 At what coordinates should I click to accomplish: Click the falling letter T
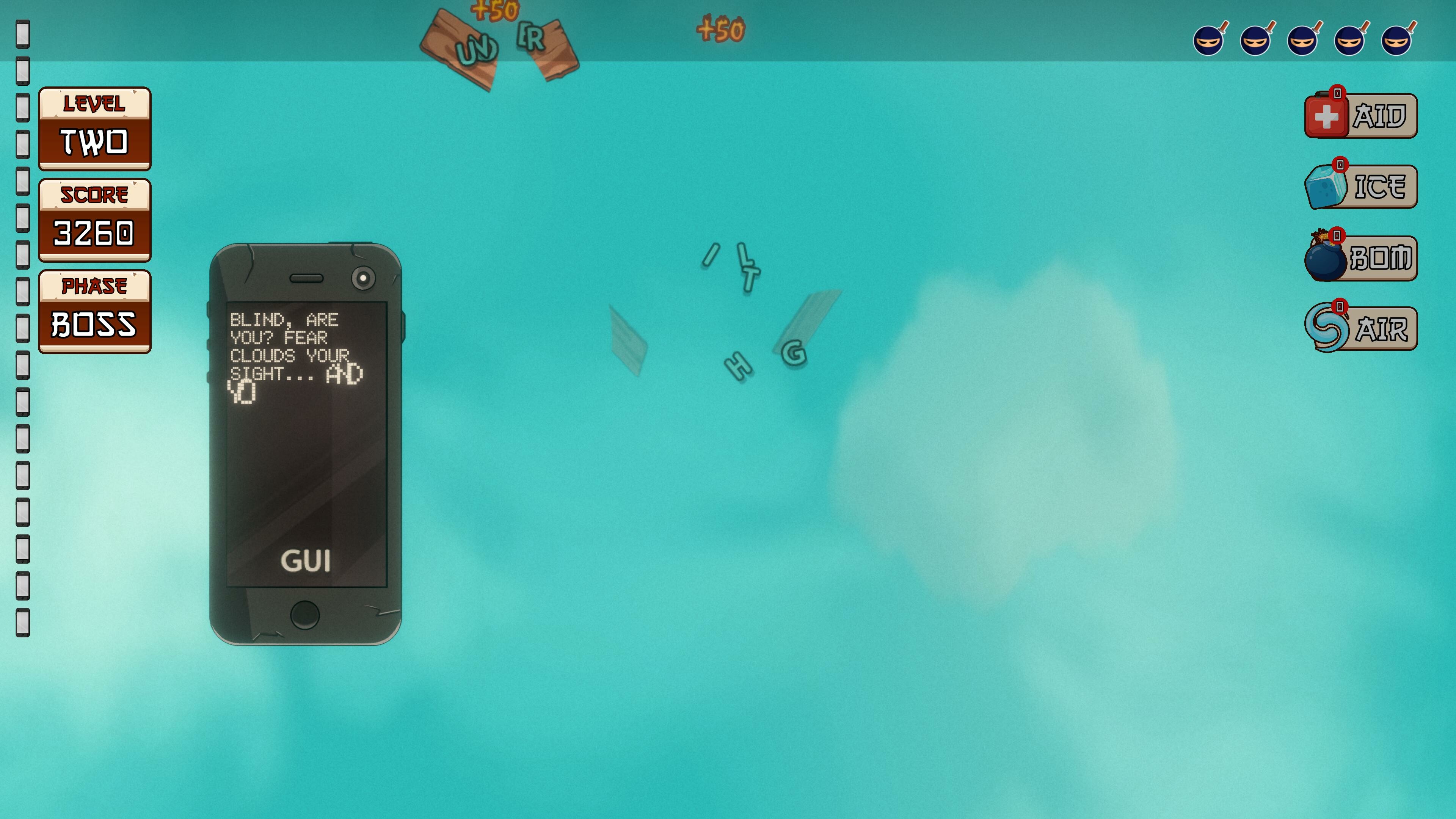pos(750,278)
